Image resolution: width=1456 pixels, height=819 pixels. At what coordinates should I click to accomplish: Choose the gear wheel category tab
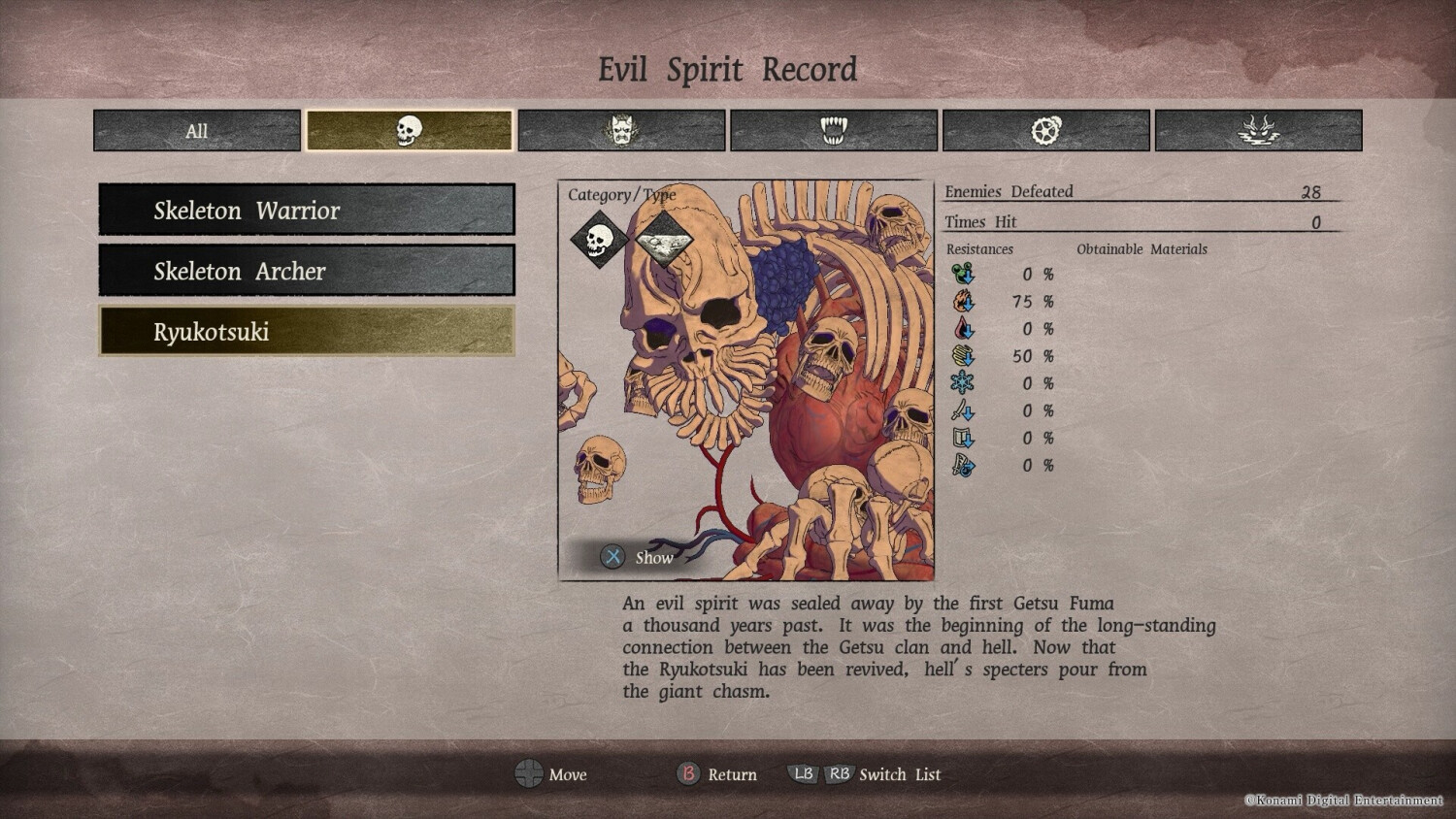(1045, 131)
